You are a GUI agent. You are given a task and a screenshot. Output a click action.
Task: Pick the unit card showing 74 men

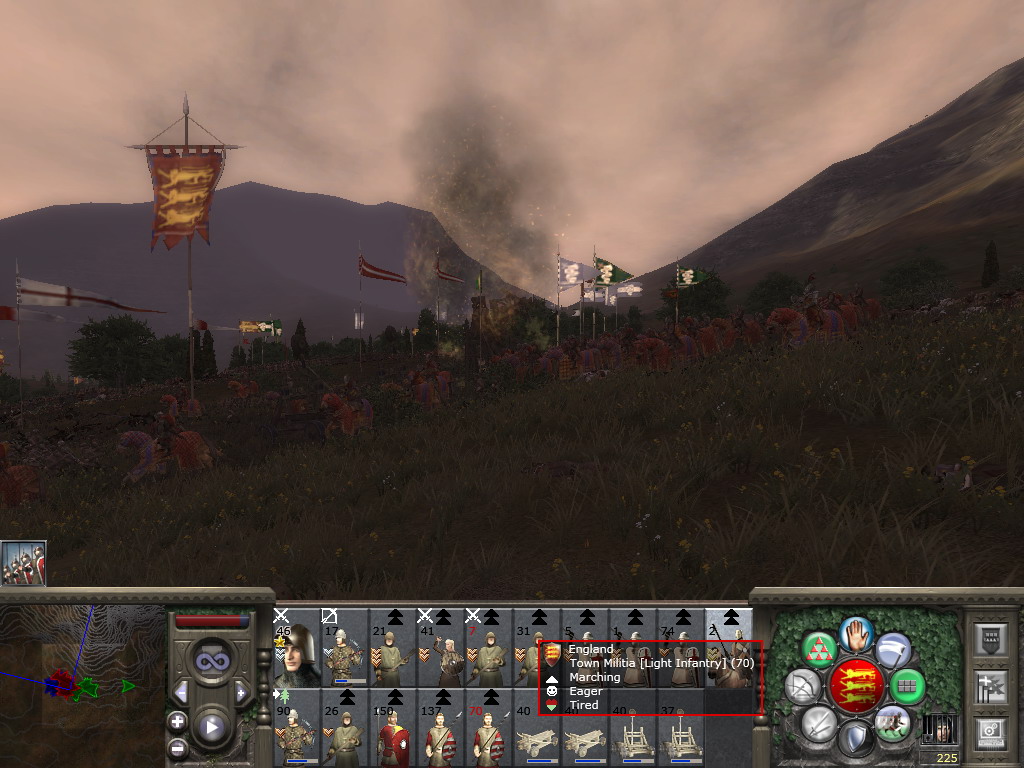tap(681, 648)
